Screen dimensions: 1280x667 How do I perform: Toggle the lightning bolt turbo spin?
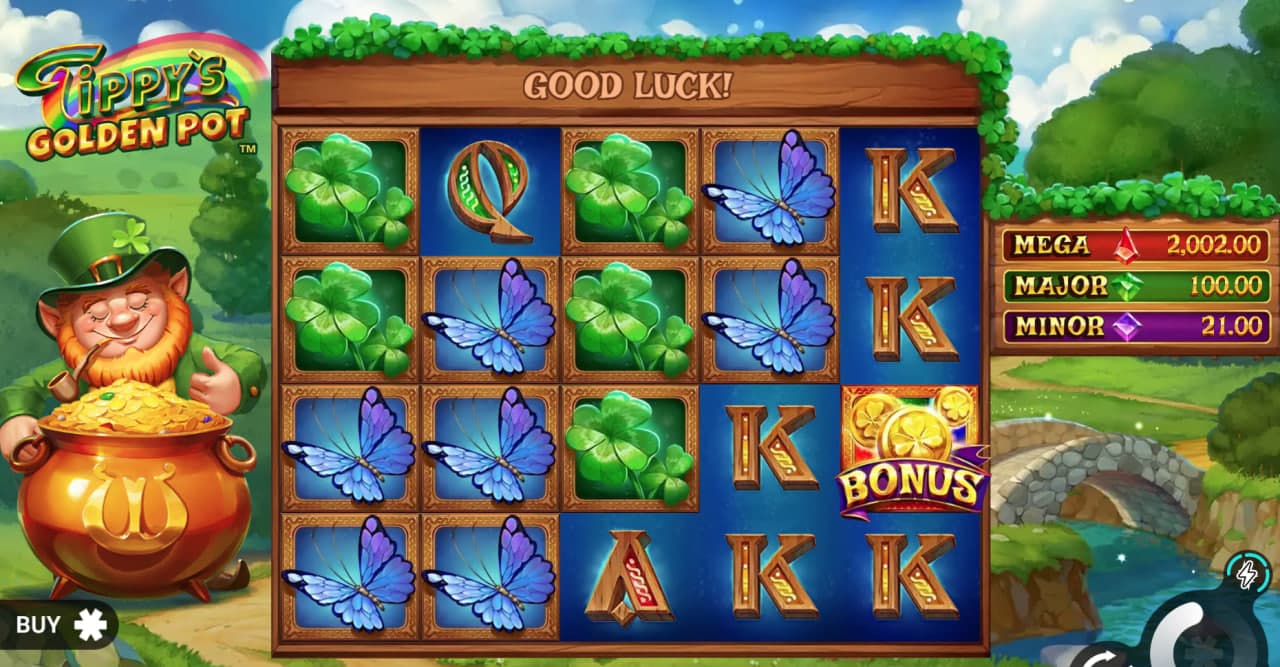[1246, 573]
